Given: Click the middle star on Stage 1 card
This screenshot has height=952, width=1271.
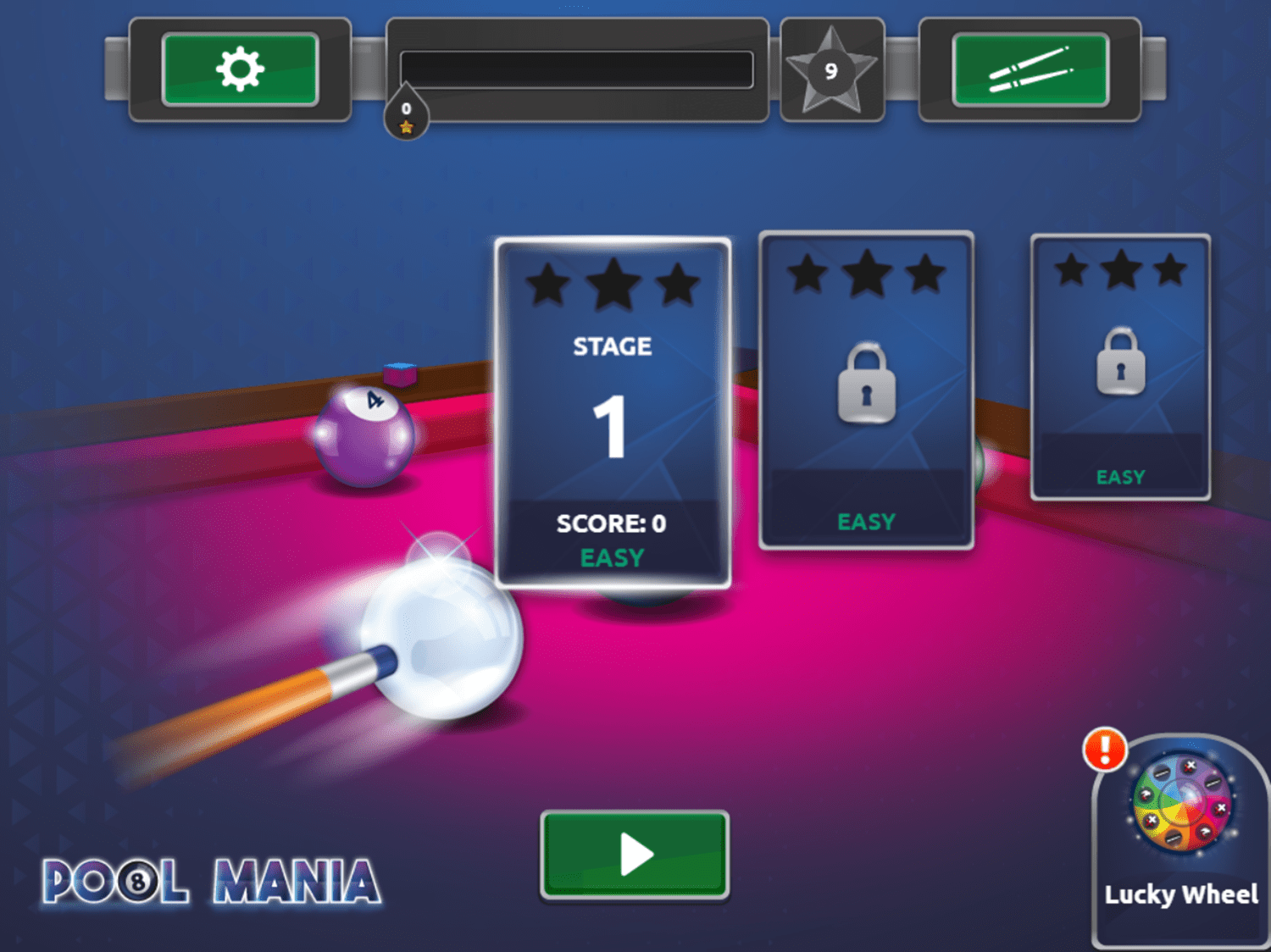Looking at the screenshot, I should tap(612, 283).
